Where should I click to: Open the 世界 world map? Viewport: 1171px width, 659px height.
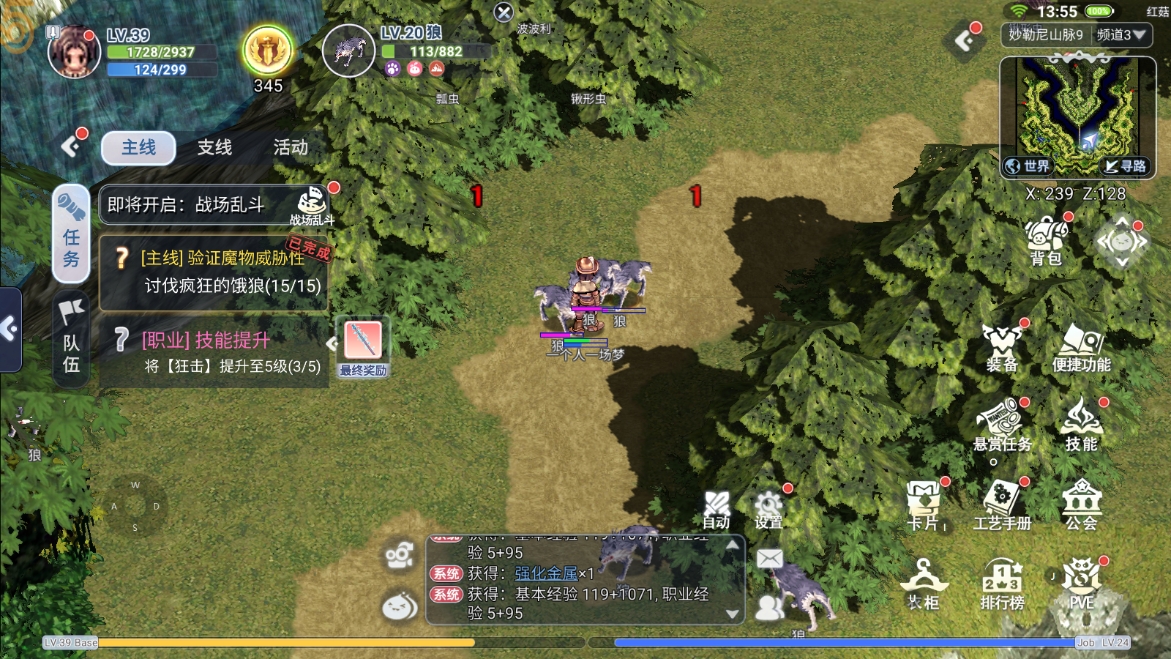[x=1029, y=166]
